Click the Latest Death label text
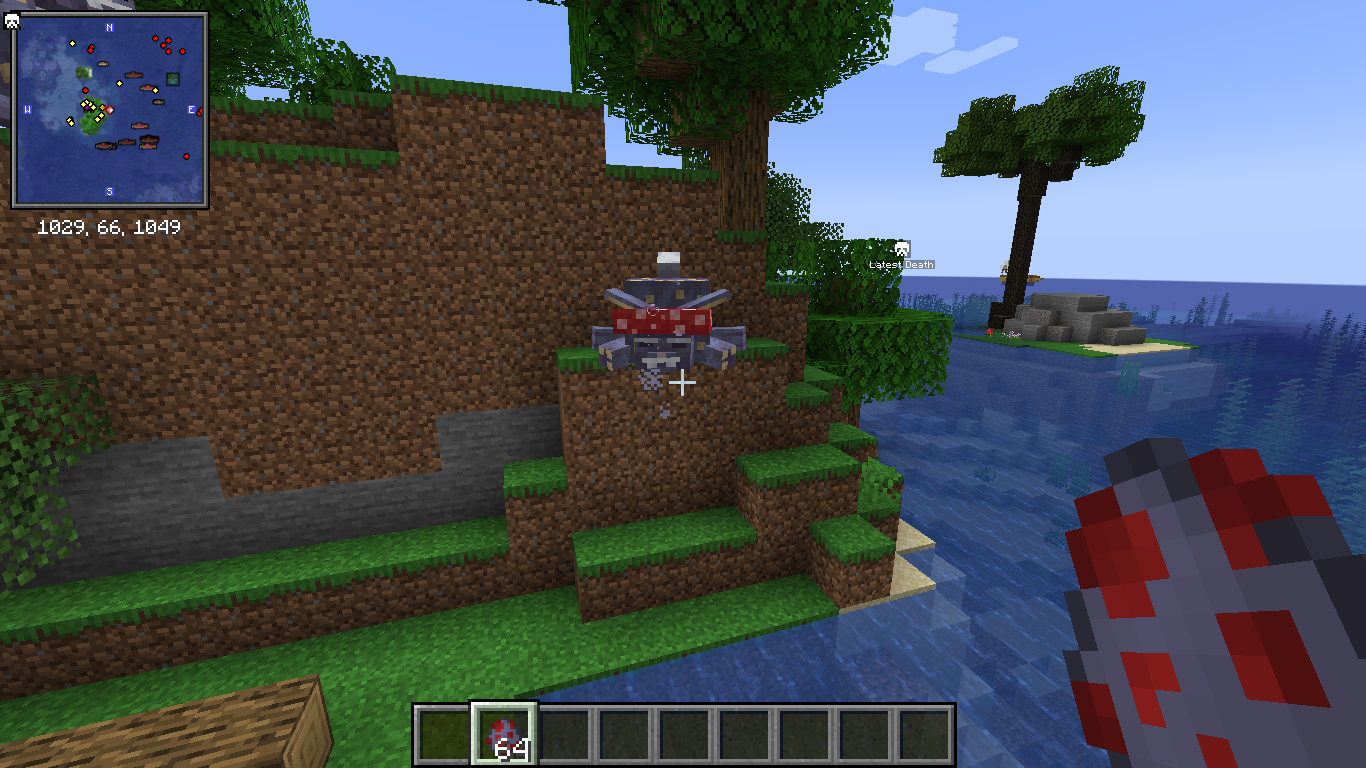This screenshot has width=1366, height=768. pyautogui.click(x=902, y=264)
